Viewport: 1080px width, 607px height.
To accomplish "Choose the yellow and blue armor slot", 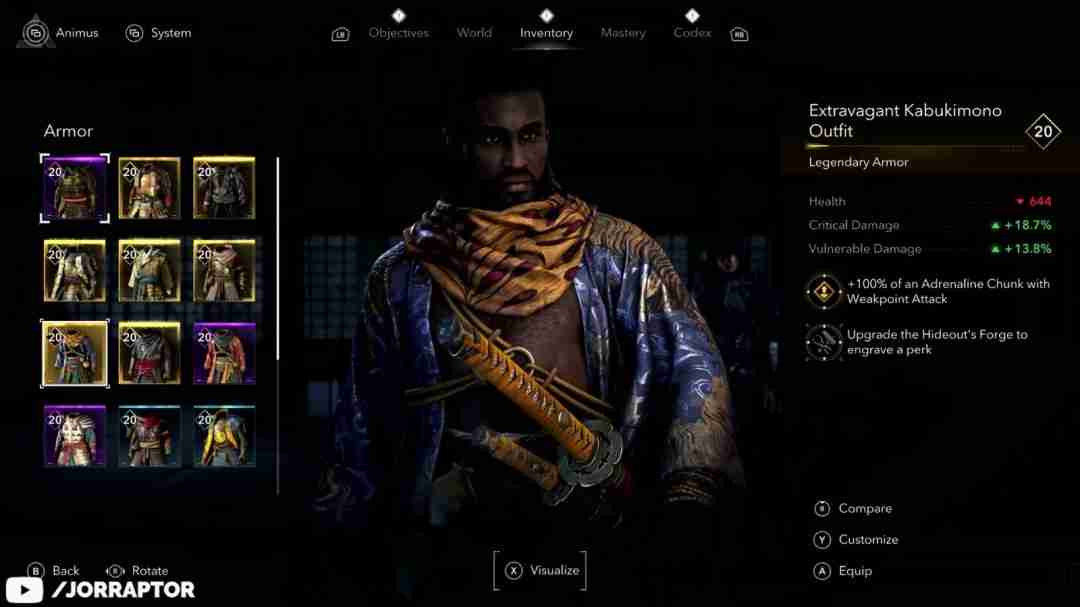I will pos(224,436).
